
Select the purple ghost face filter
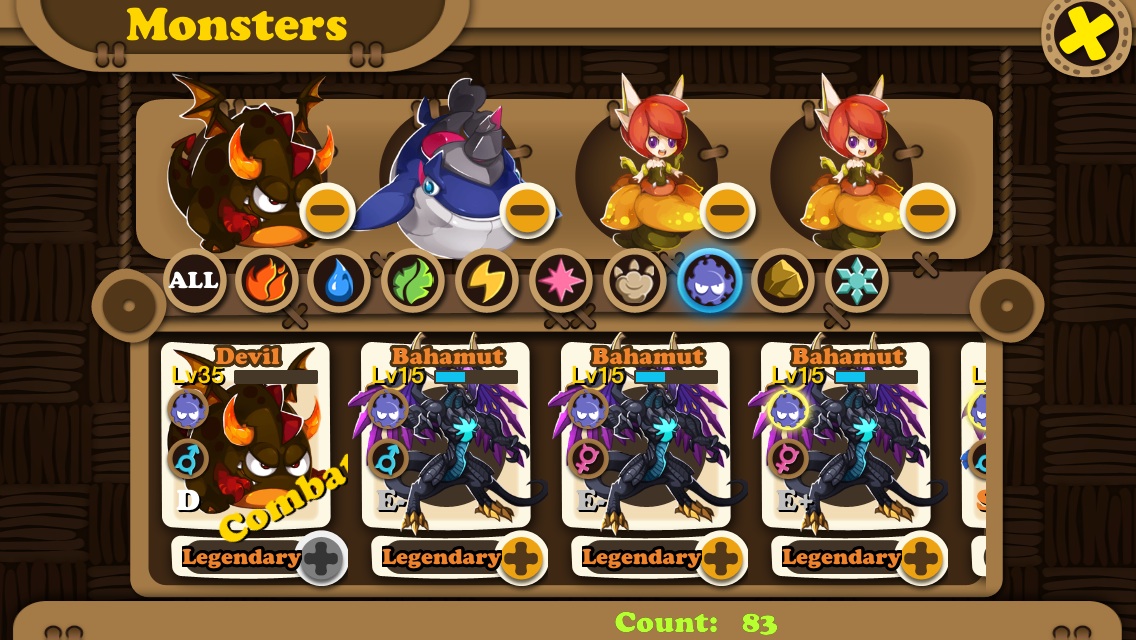tap(709, 280)
